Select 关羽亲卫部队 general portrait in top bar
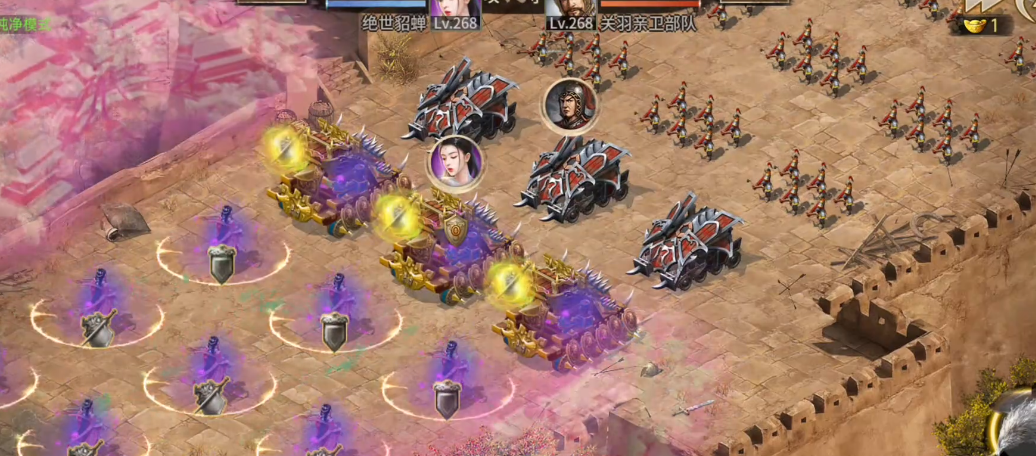 pyautogui.click(x=572, y=8)
